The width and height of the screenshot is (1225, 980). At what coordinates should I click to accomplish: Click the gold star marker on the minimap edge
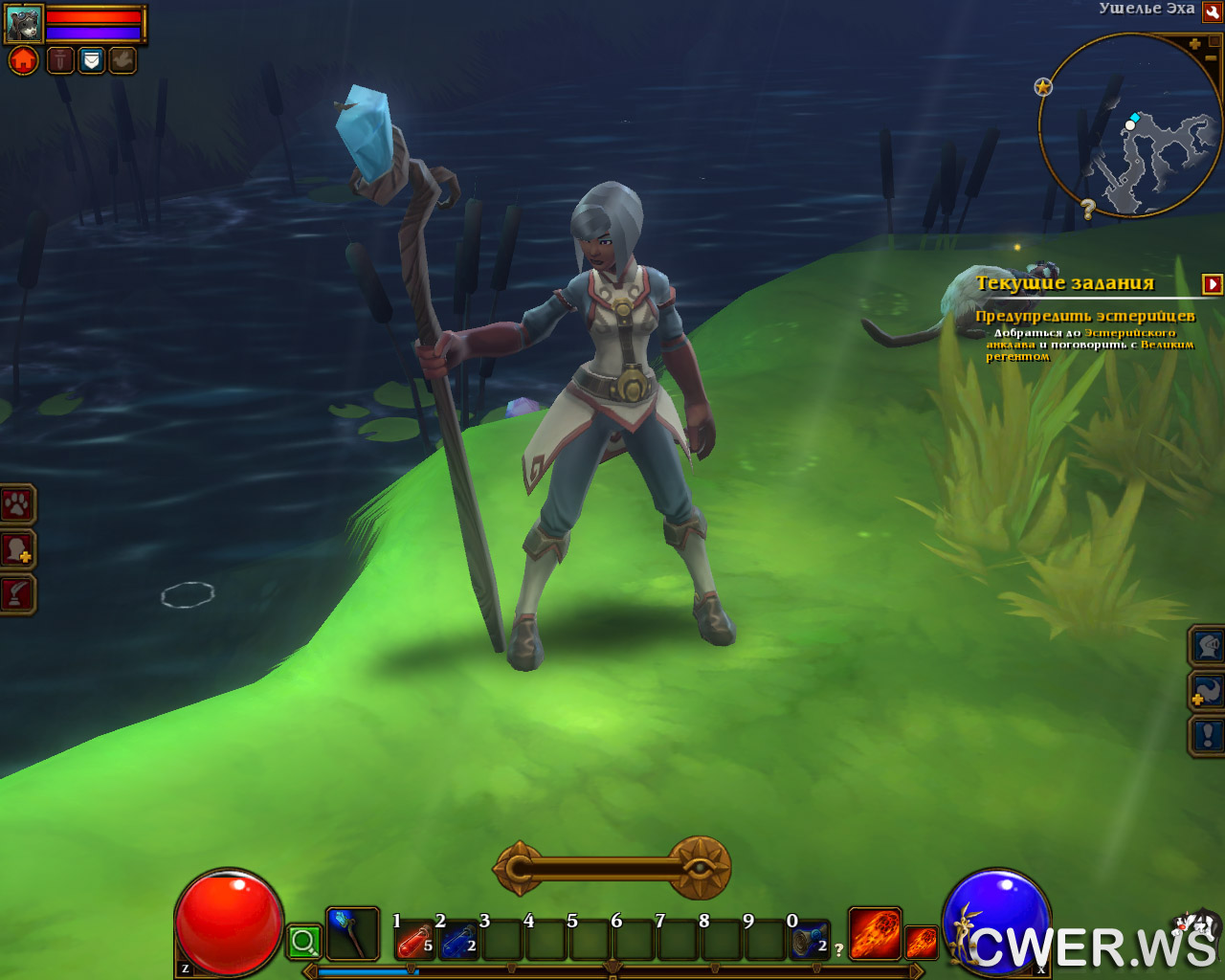[x=1043, y=87]
